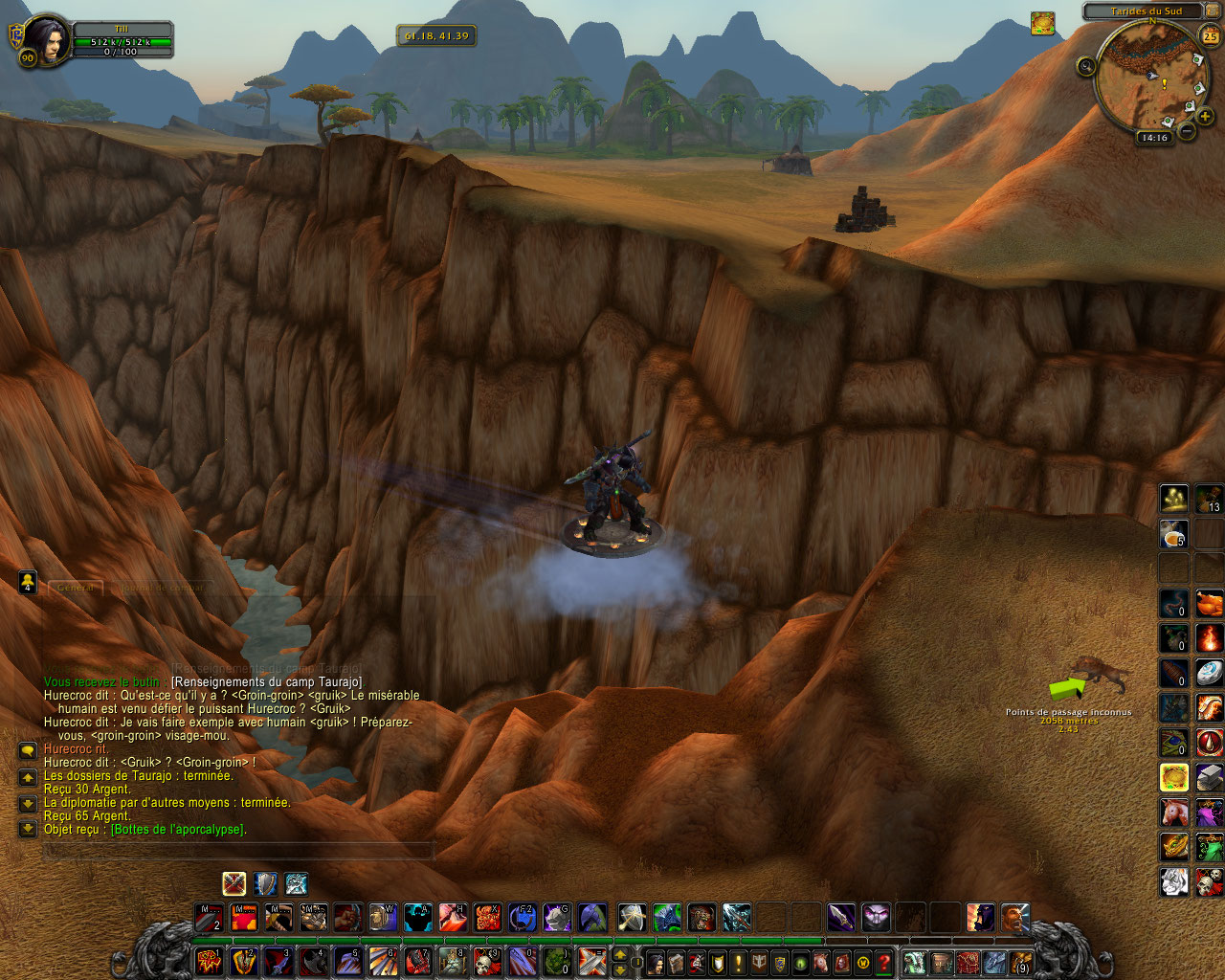Click the skull icon in the side bar

pos(1209,881)
